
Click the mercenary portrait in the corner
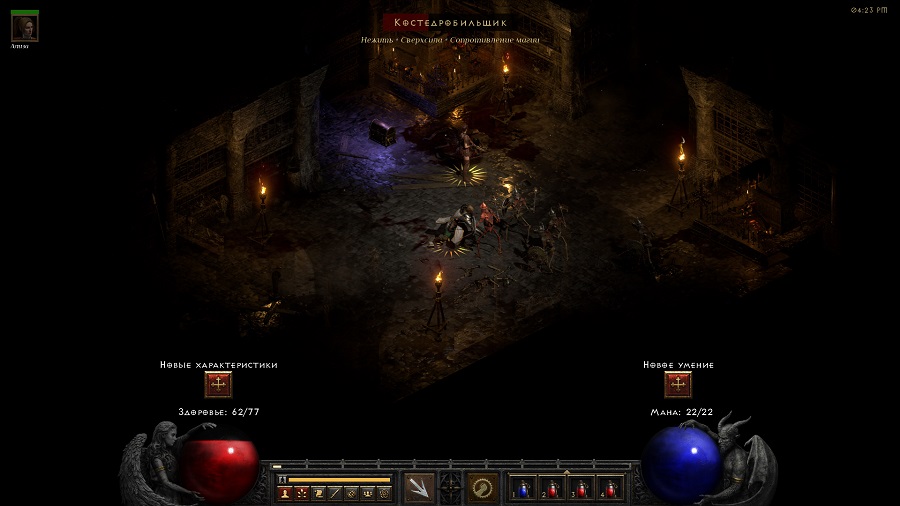pyautogui.click(x=24, y=27)
